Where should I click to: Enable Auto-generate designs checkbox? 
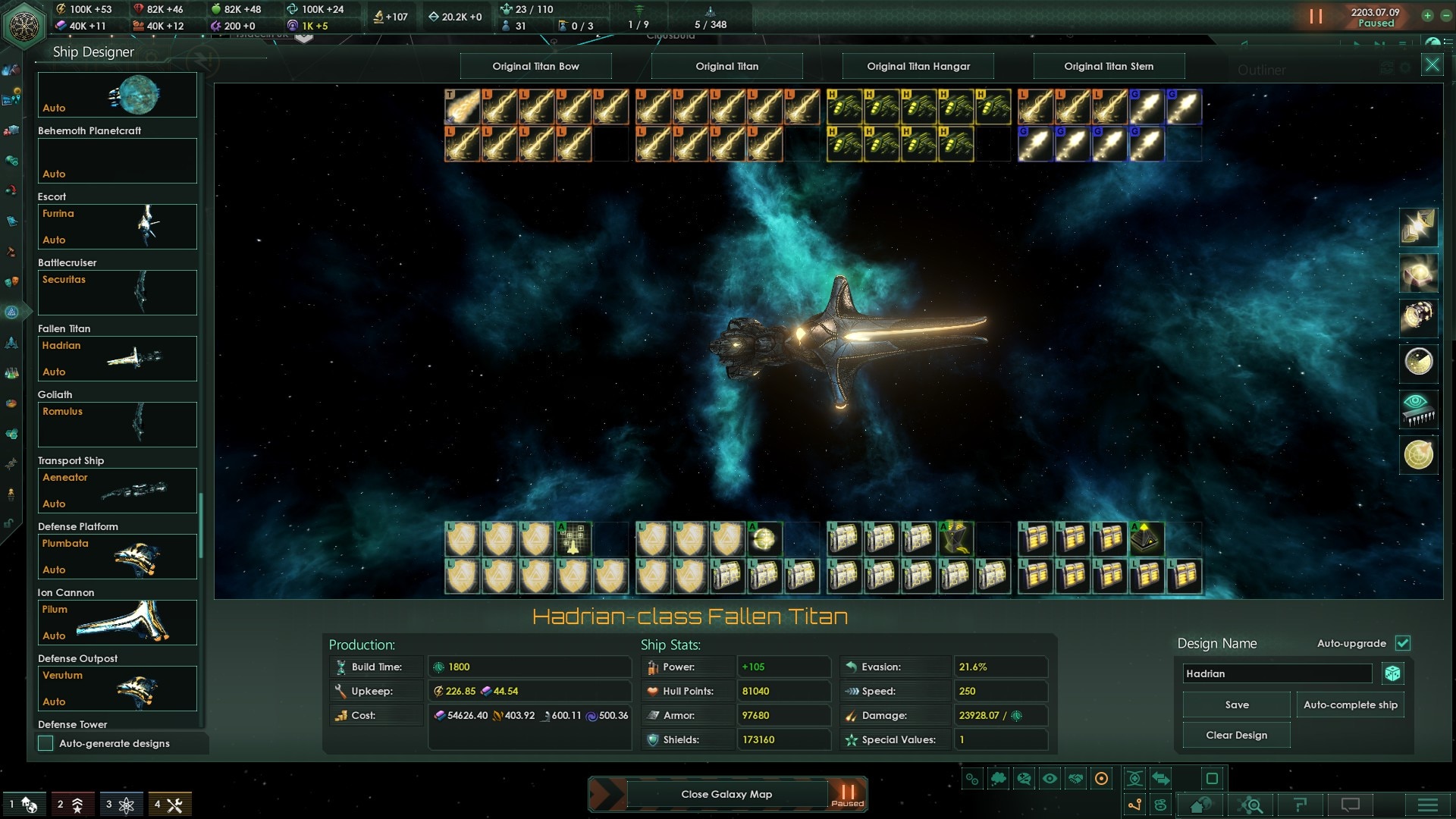pyautogui.click(x=46, y=743)
